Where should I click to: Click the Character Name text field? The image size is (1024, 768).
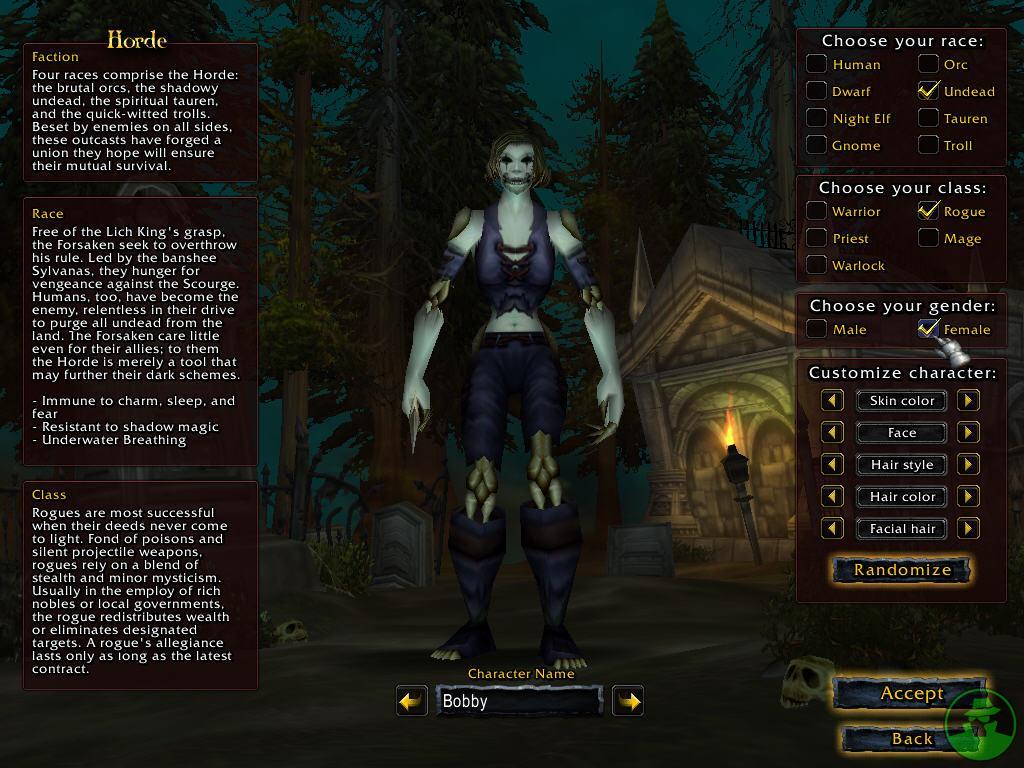(519, 701)
